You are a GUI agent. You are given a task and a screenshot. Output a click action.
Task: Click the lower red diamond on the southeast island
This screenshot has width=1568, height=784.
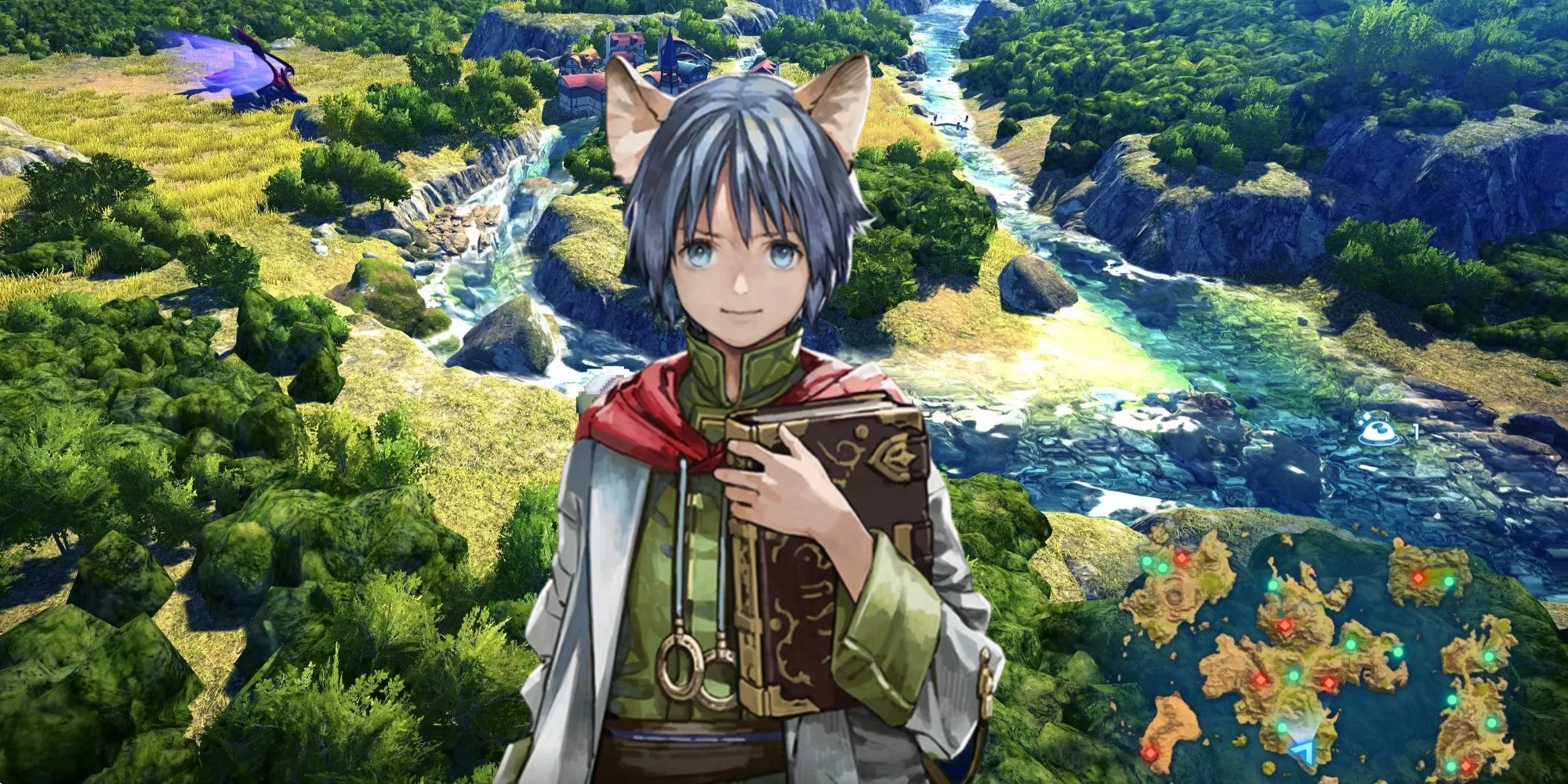[x=1466, y=766]
